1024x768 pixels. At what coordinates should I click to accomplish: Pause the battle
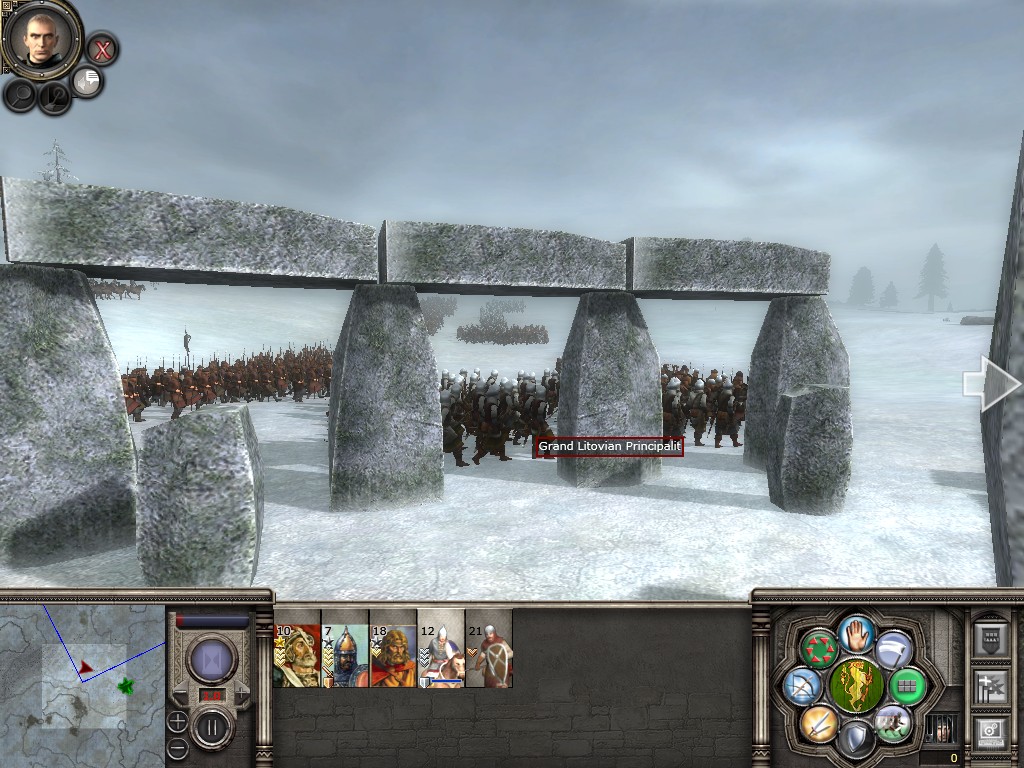click(212, 728)
